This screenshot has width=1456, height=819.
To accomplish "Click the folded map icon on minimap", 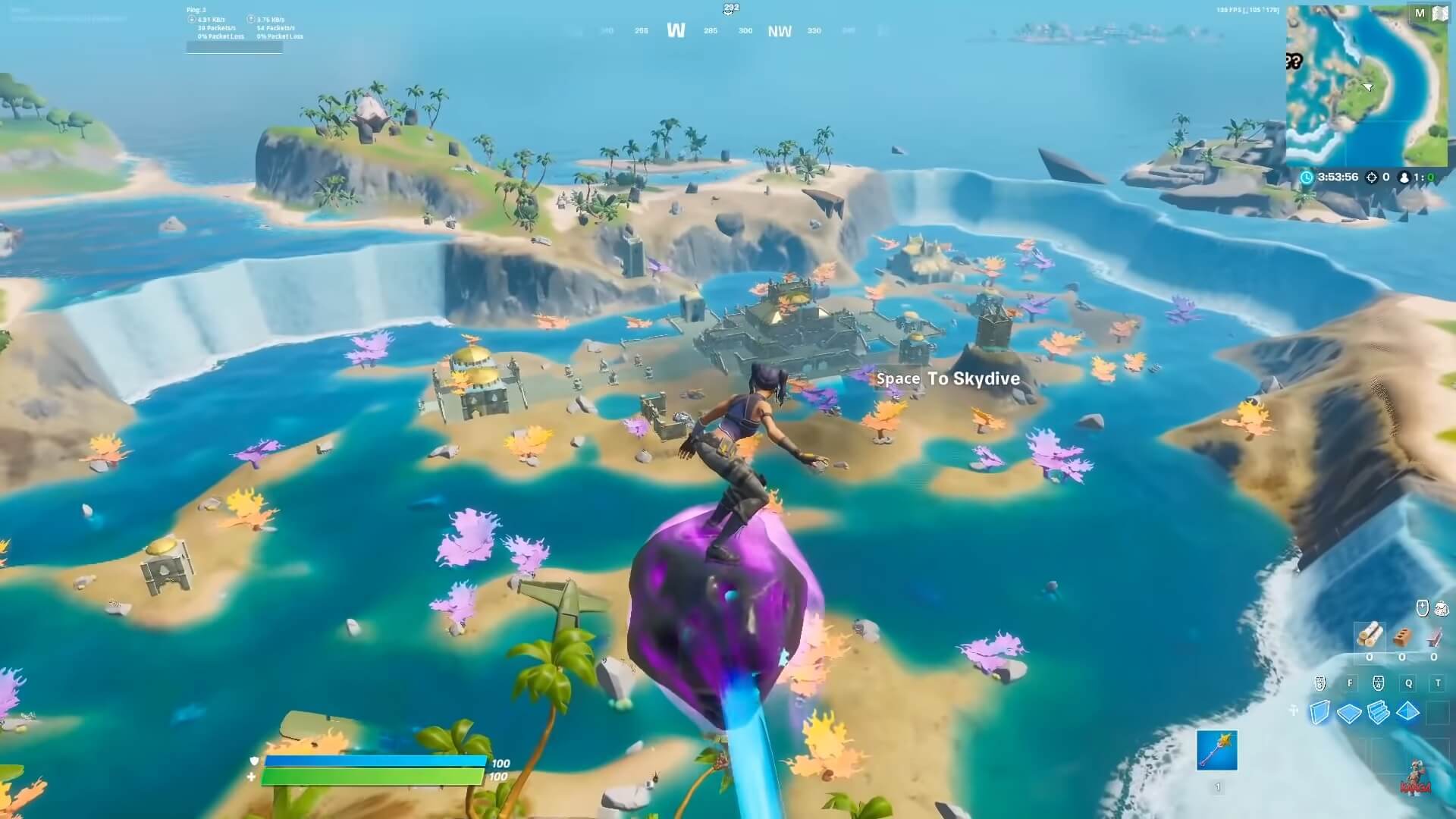I will [1439, 13].
